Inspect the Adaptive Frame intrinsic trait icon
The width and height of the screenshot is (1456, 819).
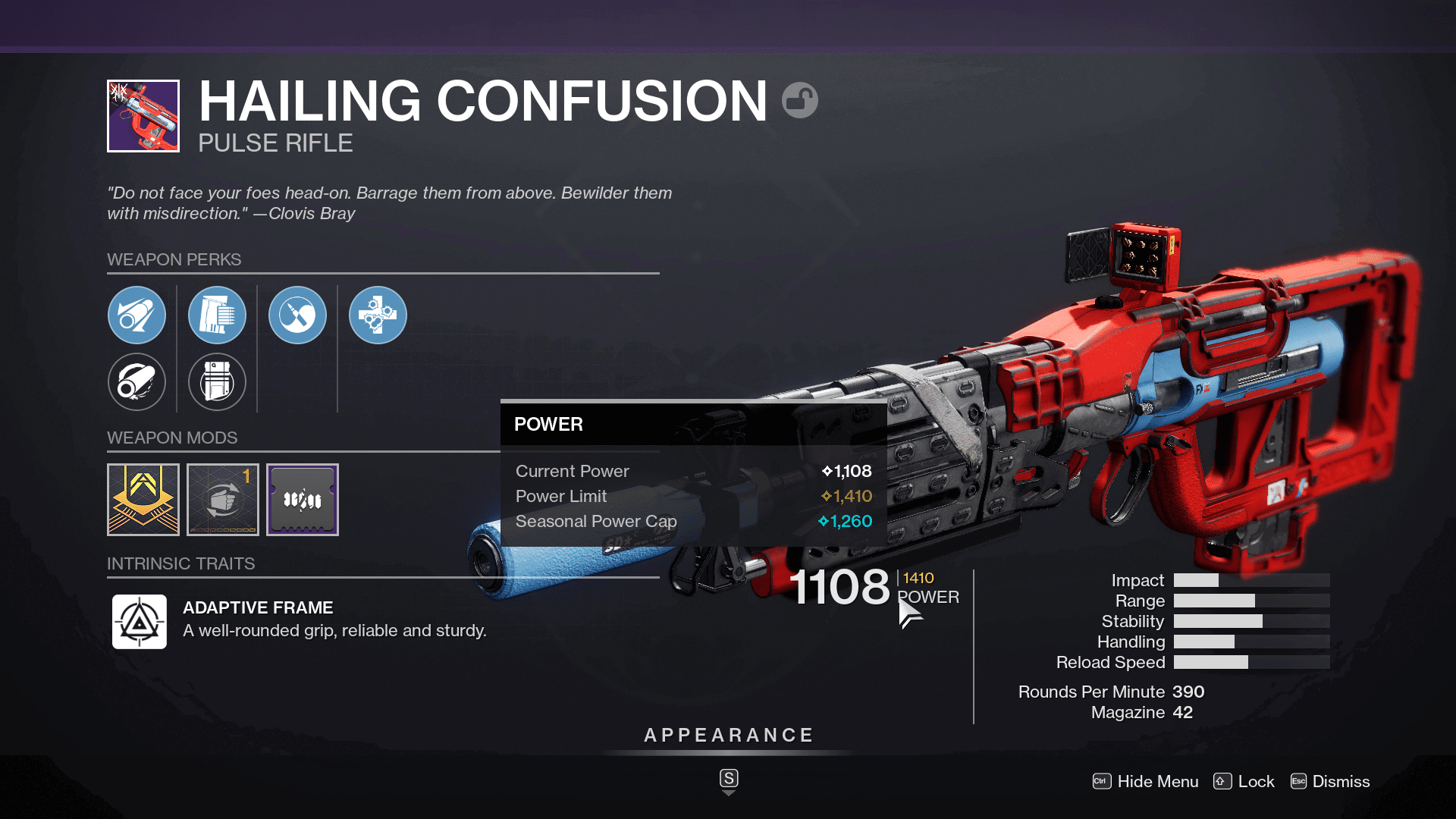click(140, 622)
